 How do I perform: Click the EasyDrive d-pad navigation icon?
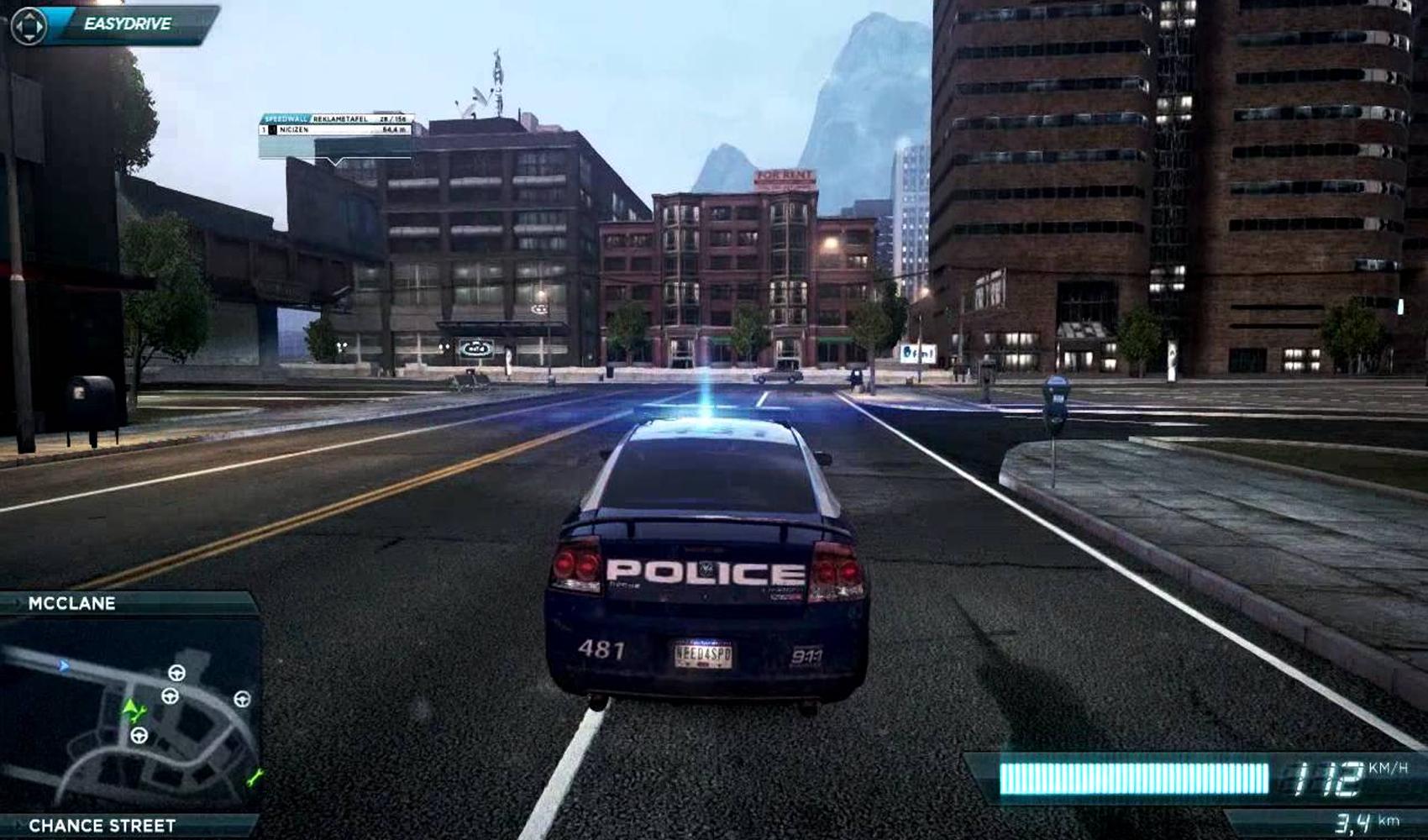pyautogui.click(x=29, y=25)
